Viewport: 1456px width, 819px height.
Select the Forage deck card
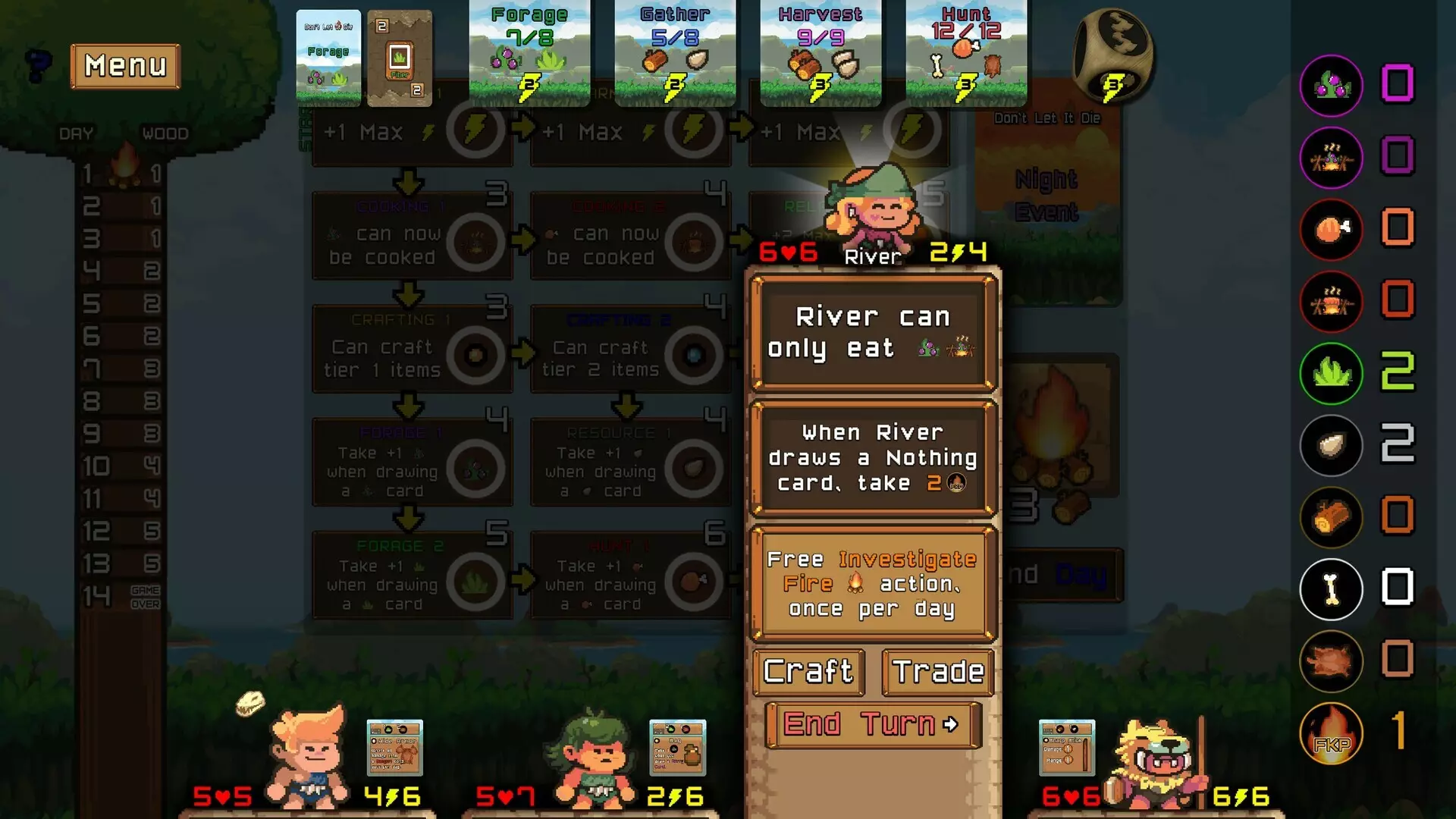(x=529, y=53)
